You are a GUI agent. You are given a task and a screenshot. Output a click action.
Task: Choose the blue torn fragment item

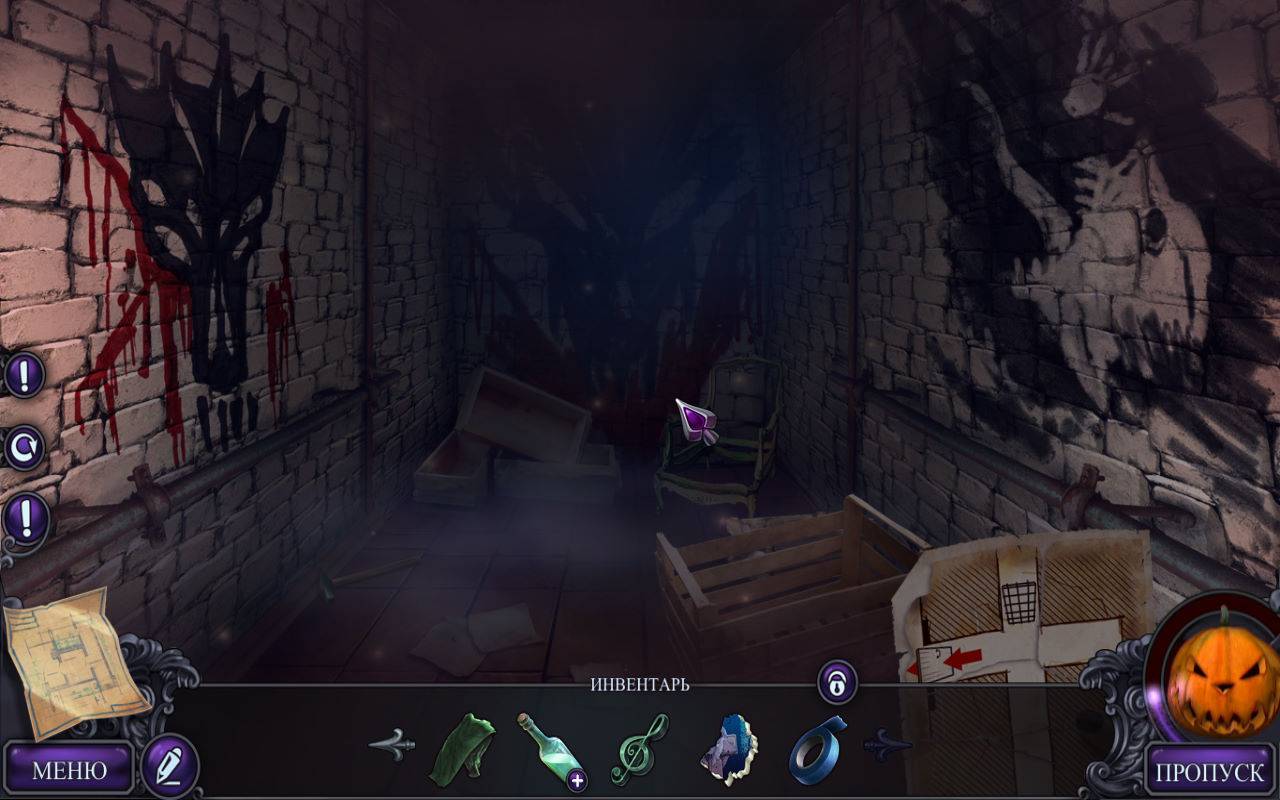click(729, 750)
